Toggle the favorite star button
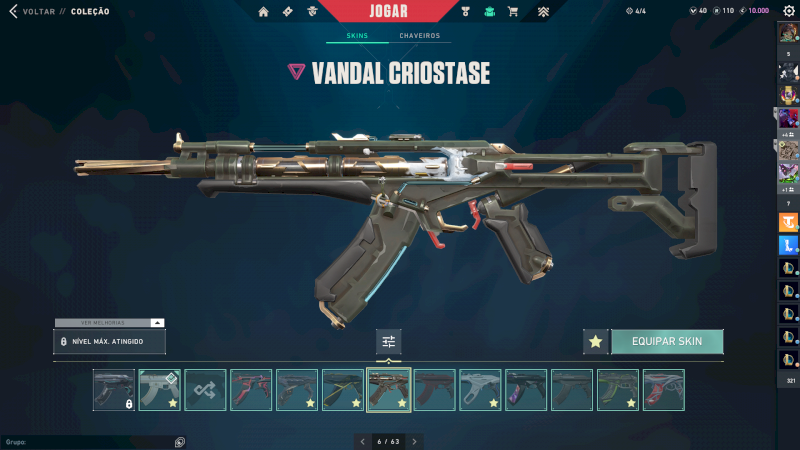 (595, 341)
